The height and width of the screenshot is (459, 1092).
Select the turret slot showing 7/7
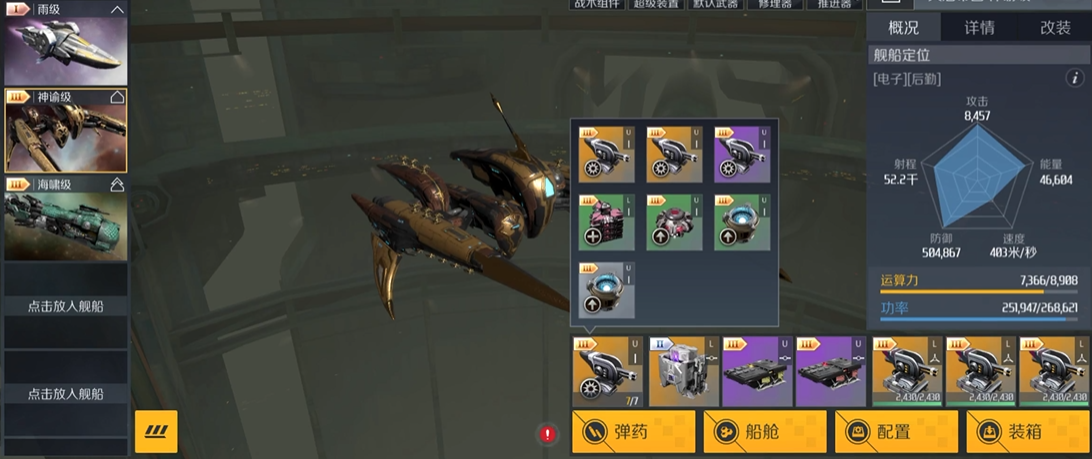click(x=608, y=371)
